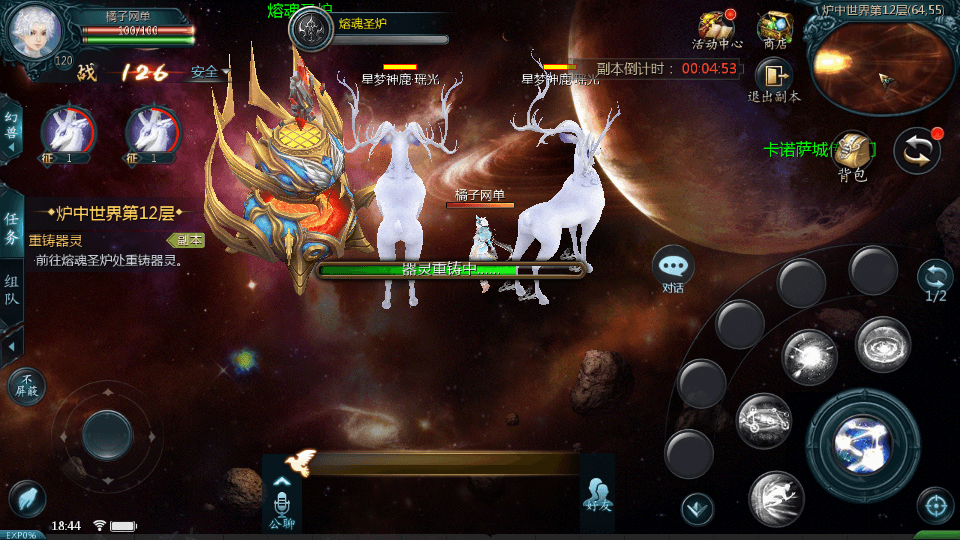Open the 幻兽 pet side tab
Screen dimensions: 960x540
tap(11, 127)
